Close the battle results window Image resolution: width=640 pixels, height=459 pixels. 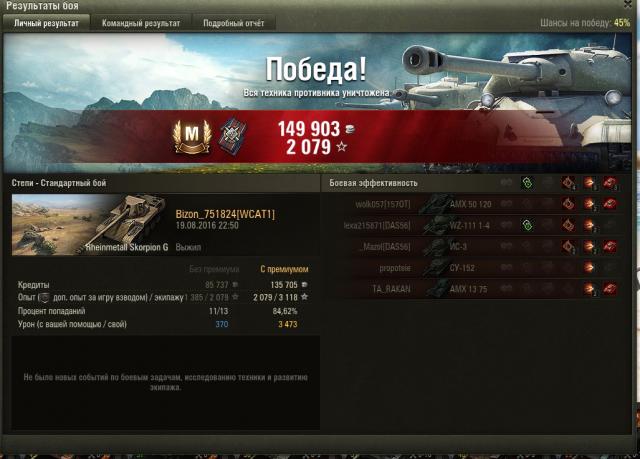[628, 6]
